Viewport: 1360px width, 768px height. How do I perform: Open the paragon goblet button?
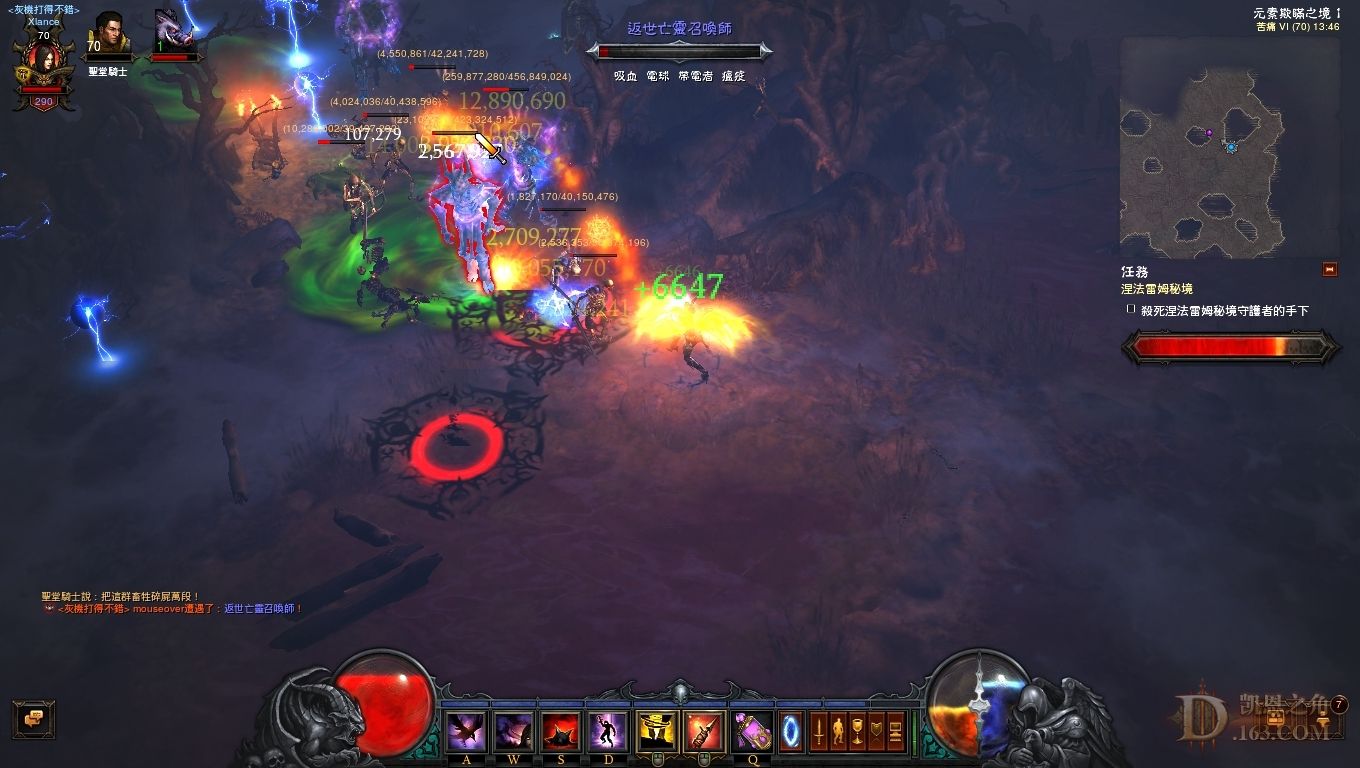pyautogui.click(x=857, y=731)
